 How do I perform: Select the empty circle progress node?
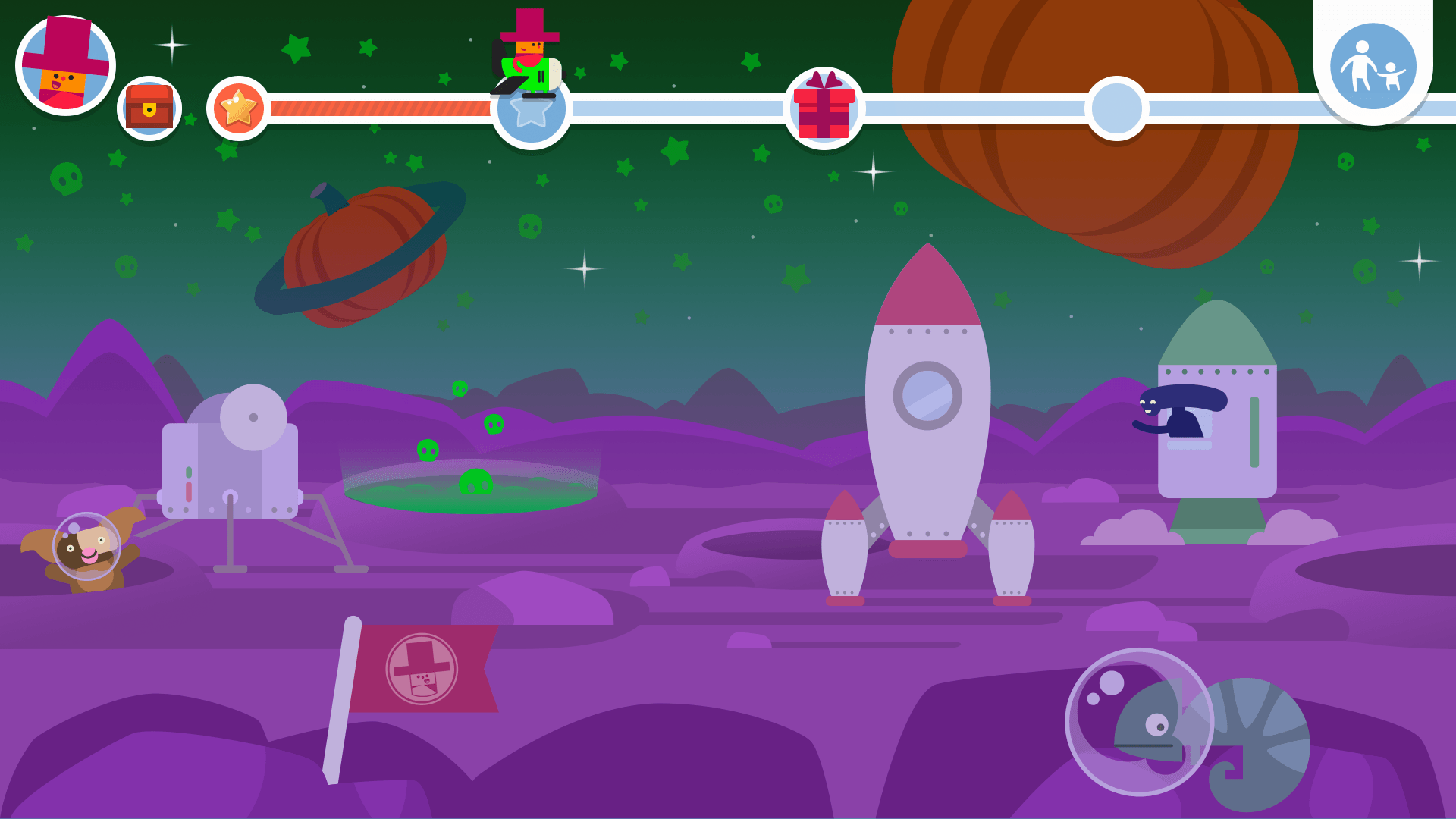[1116, 108]
